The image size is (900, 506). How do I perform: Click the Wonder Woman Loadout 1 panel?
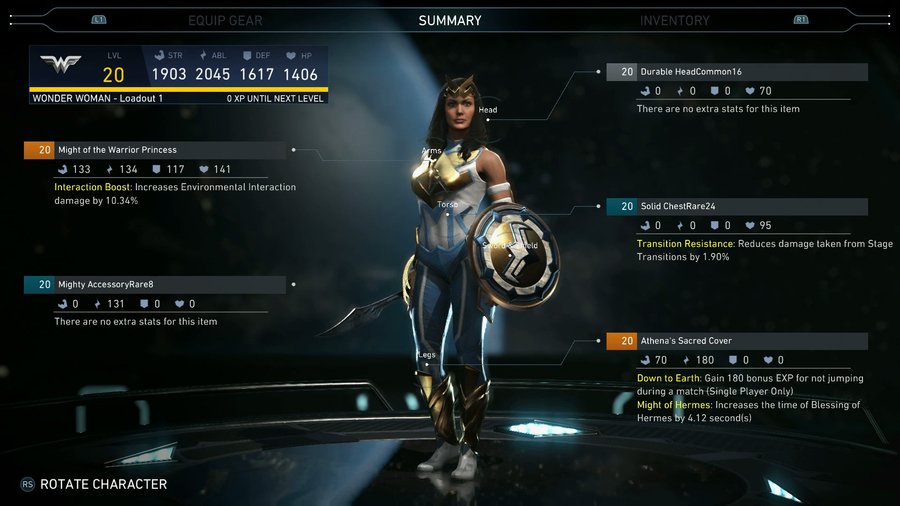coord(178,74)
